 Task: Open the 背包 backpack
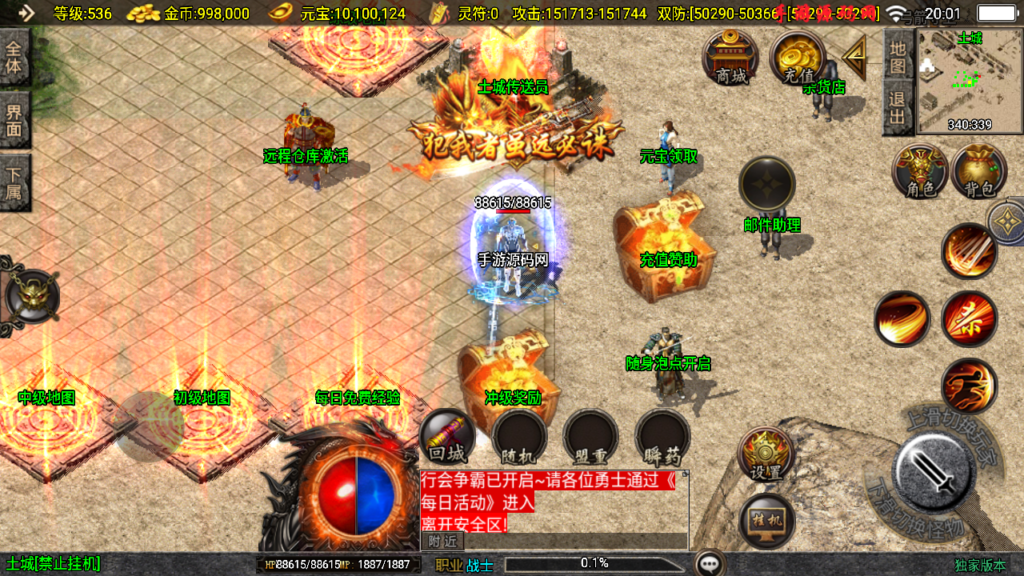pos(979,170)
